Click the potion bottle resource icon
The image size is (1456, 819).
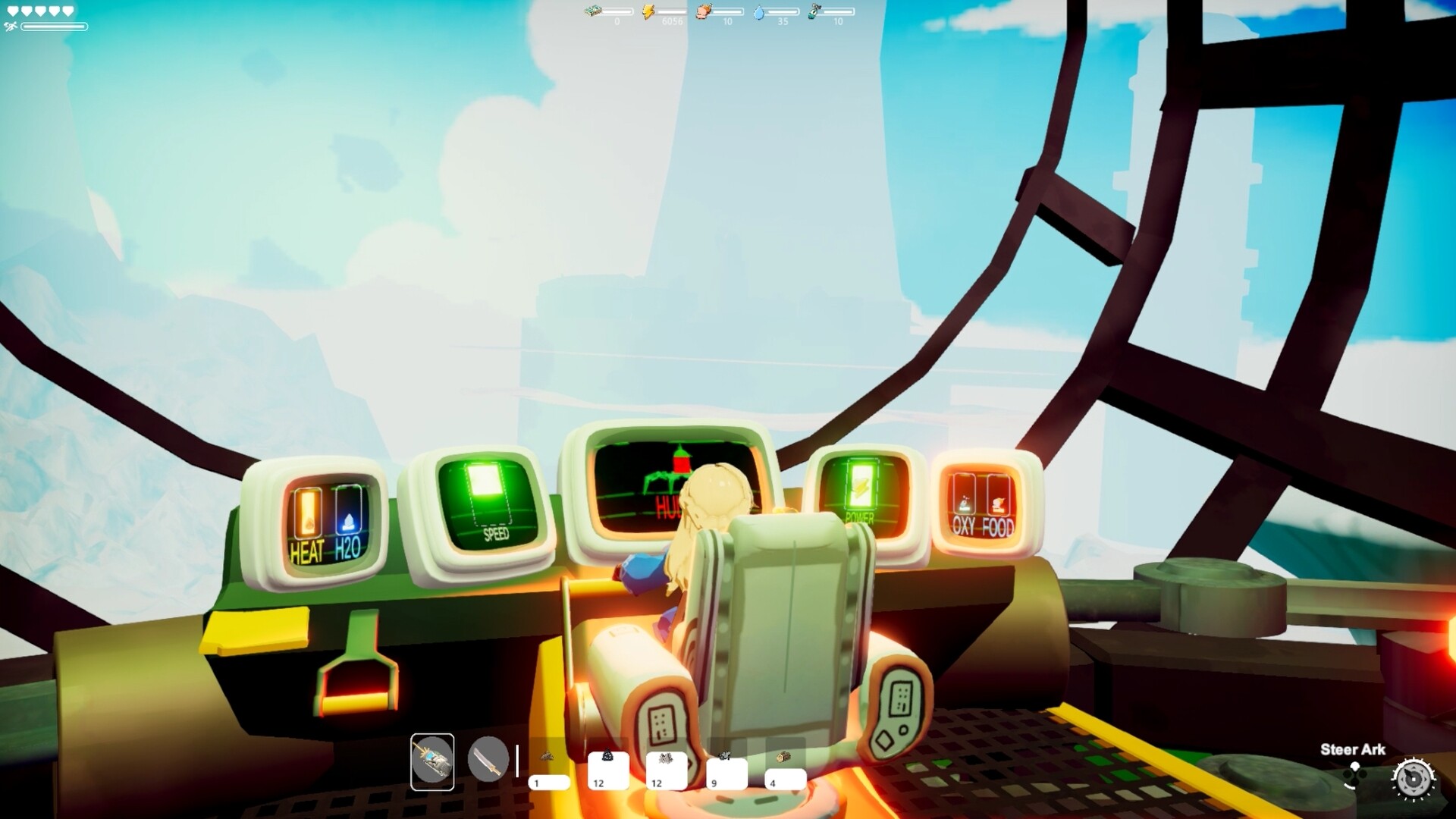pos(815,12)
